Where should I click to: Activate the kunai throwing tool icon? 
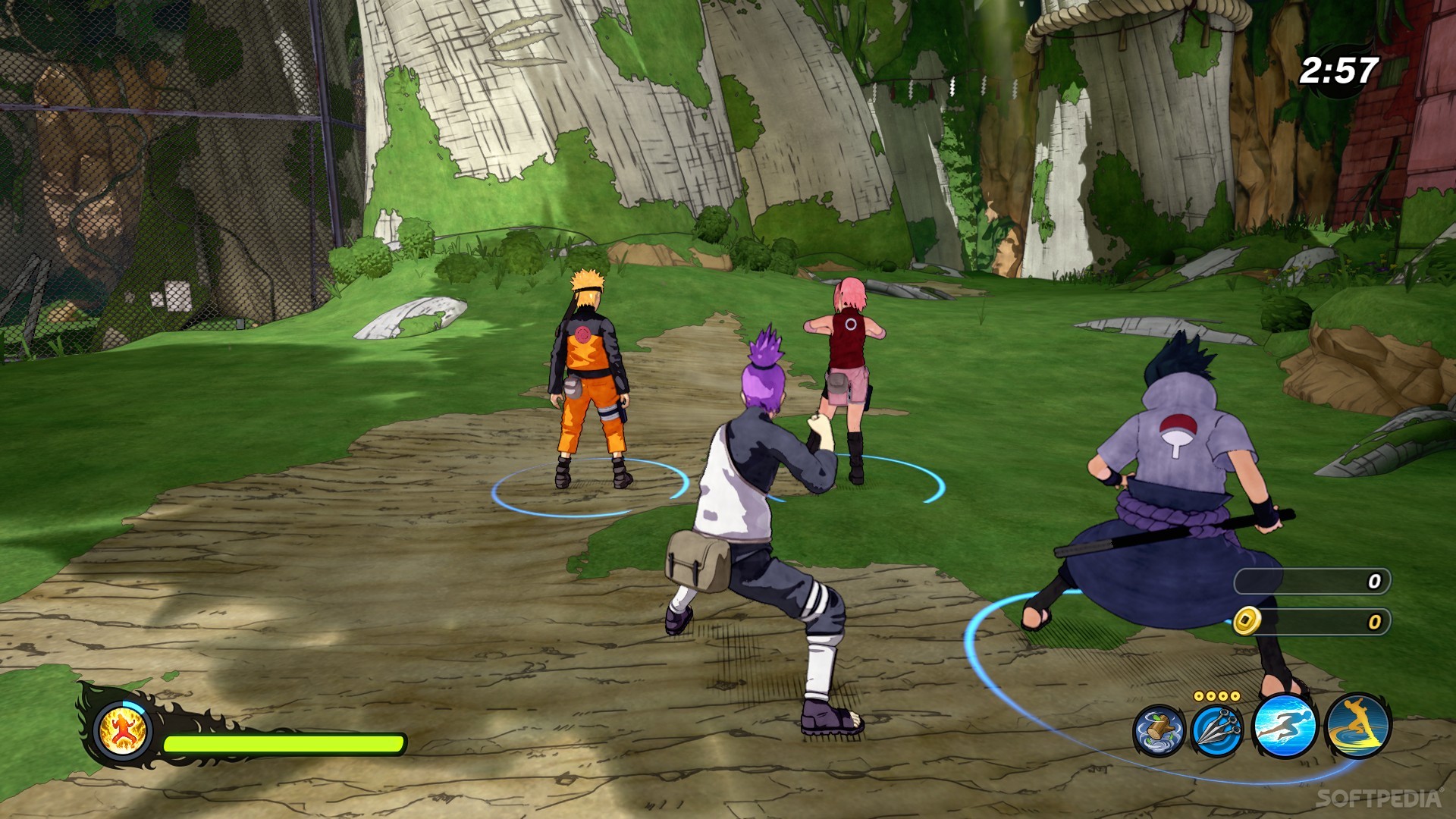[x=1216, y=728]
